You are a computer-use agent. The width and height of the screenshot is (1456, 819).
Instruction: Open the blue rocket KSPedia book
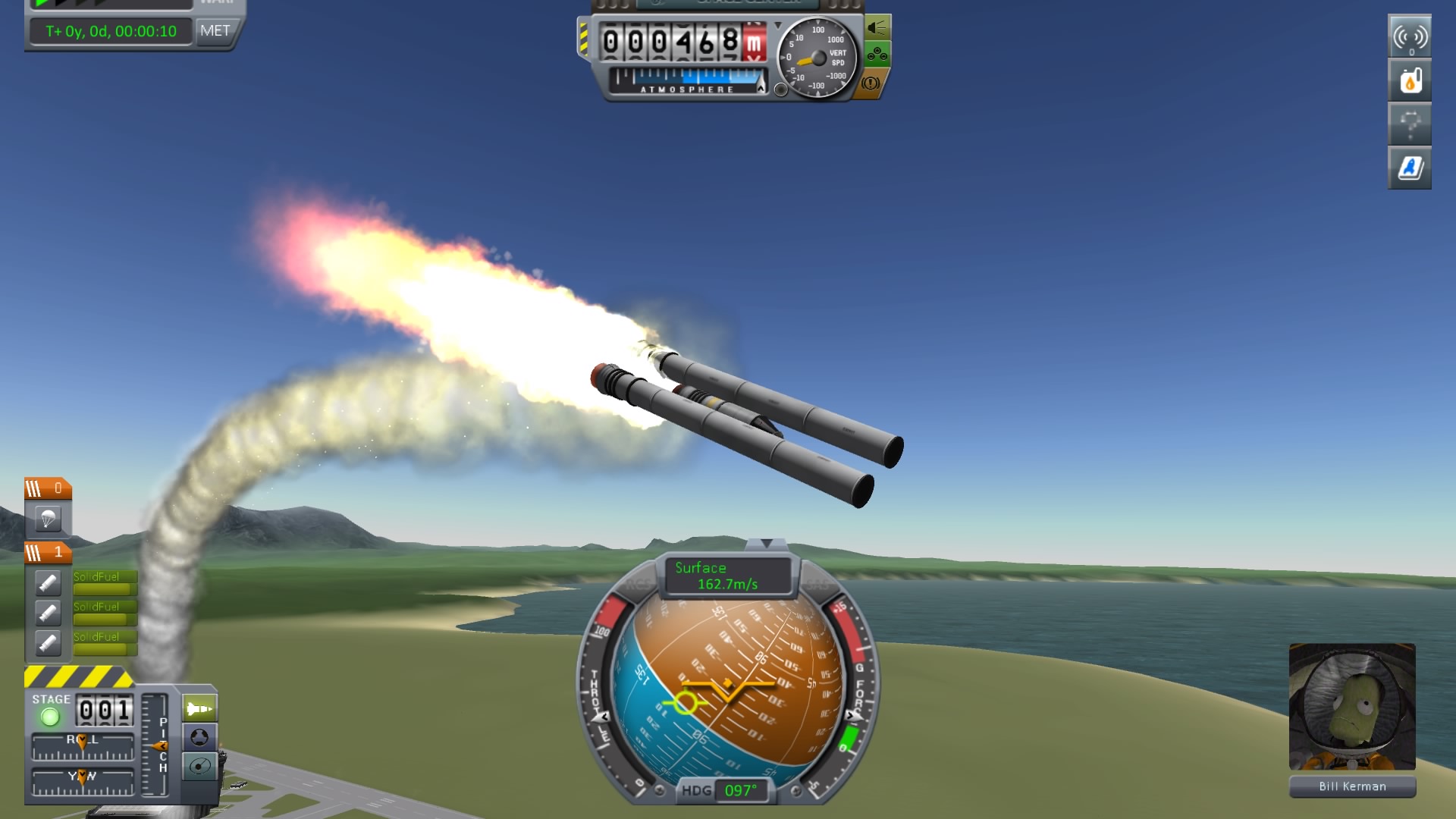(1409, 168)
